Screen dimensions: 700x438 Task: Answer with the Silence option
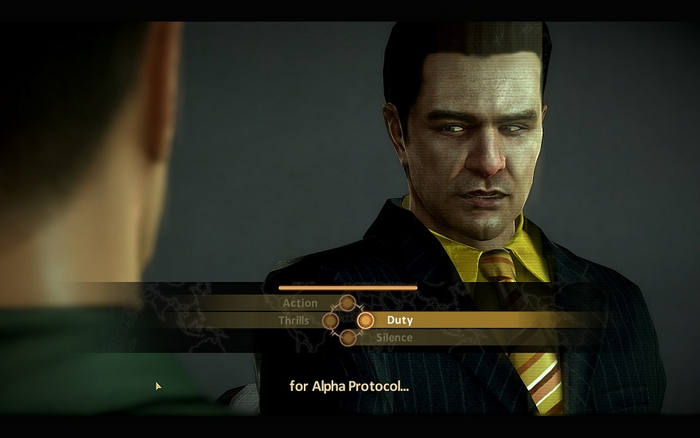click(394, 338)
